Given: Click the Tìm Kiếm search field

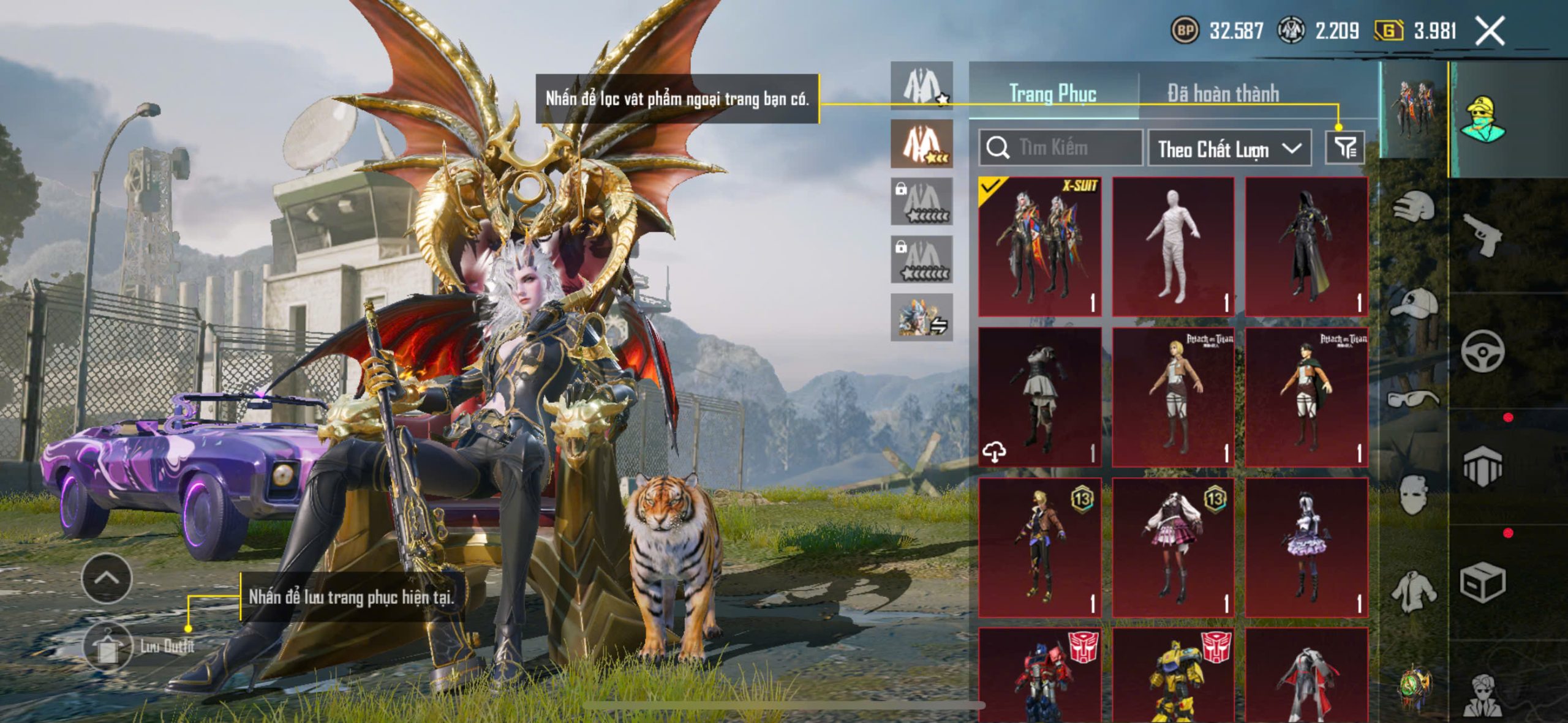Looking at the screenshot, I should pos(1061,148).
